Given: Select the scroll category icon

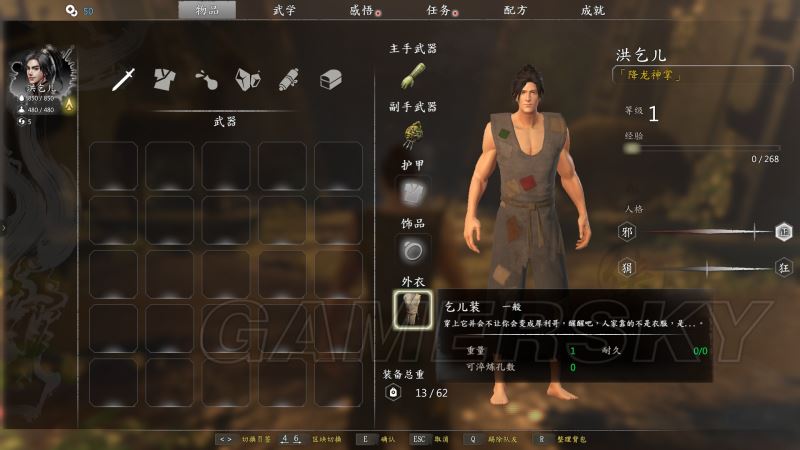Looking at the screenshot, I should [x=289, y=80].
